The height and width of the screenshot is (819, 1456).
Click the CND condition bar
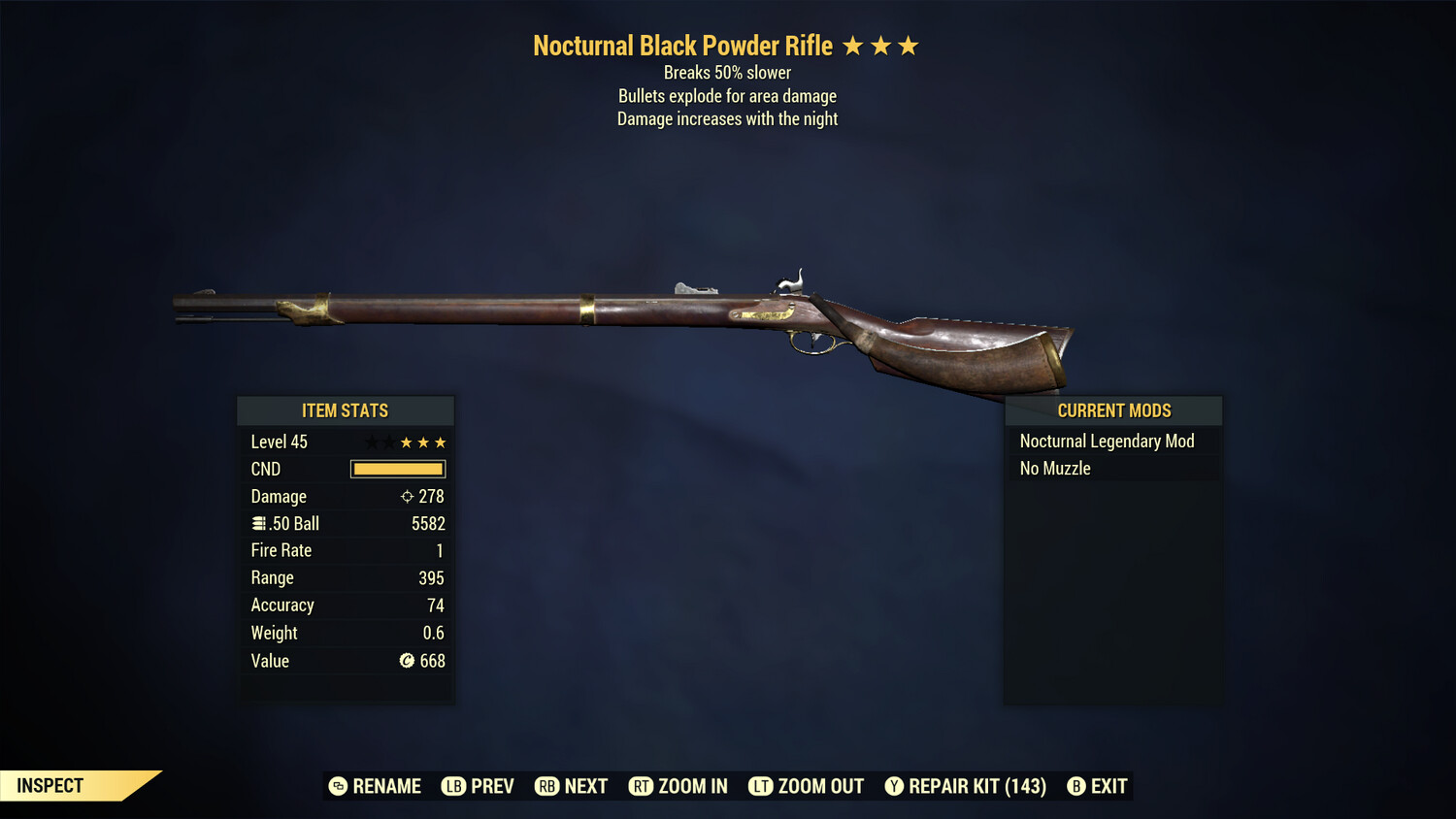click(398, 469)
